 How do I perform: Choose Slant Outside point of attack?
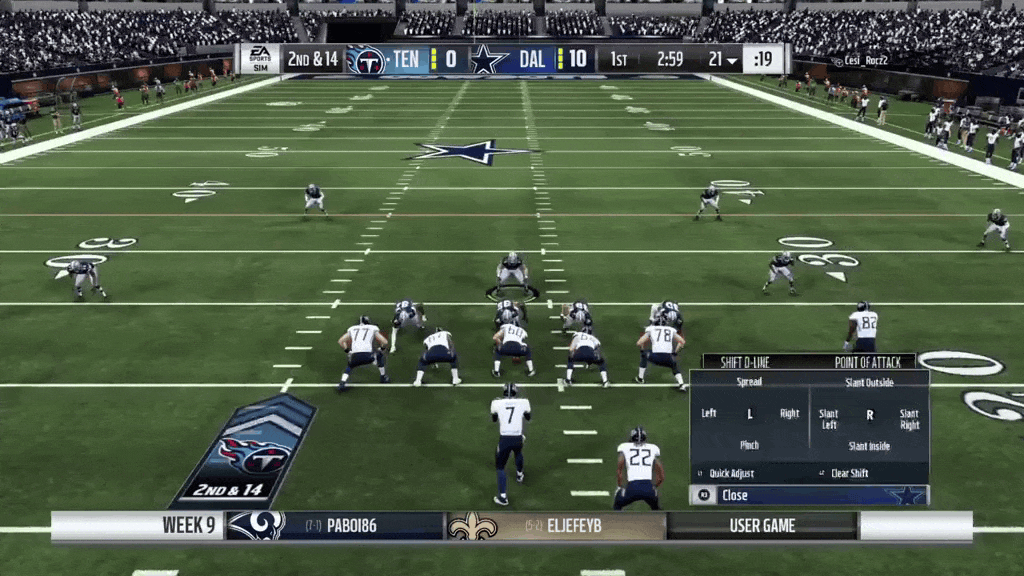tap(869, 382)
